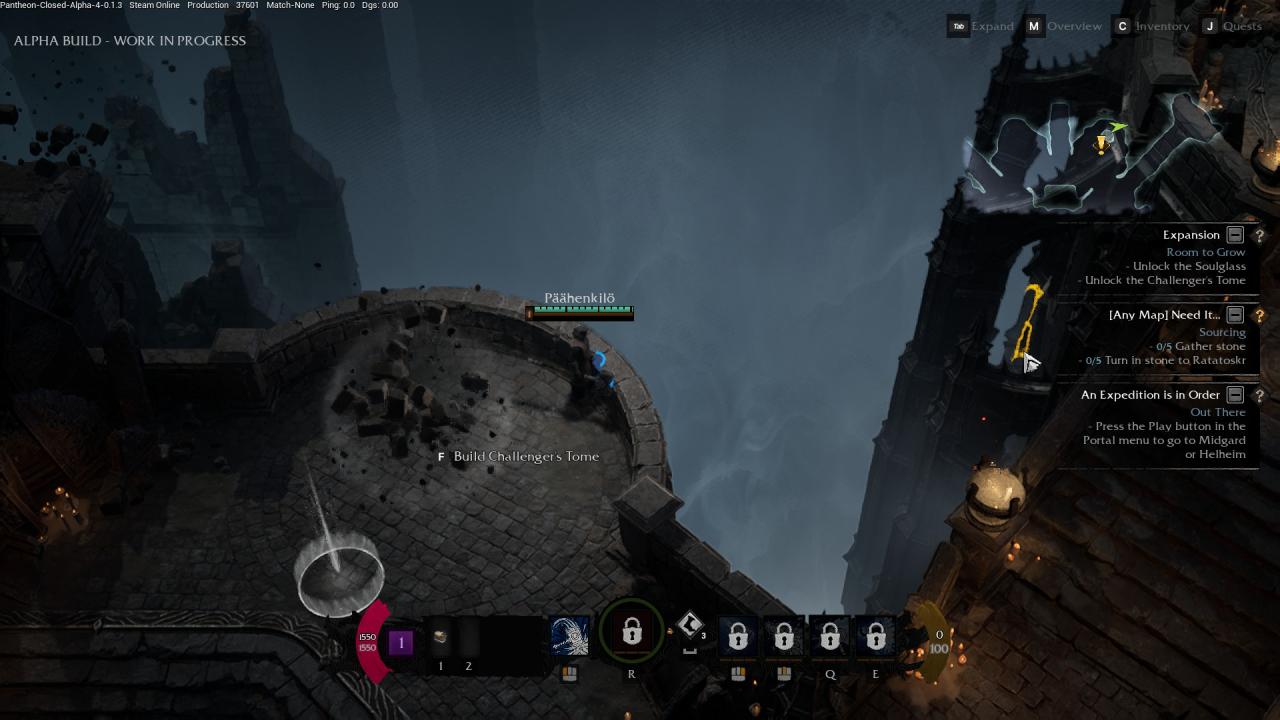The width and height of the screenshot is (1280, 720).
Task: Activate the blue feathered ability icon
Action: (x=570, y=636)
